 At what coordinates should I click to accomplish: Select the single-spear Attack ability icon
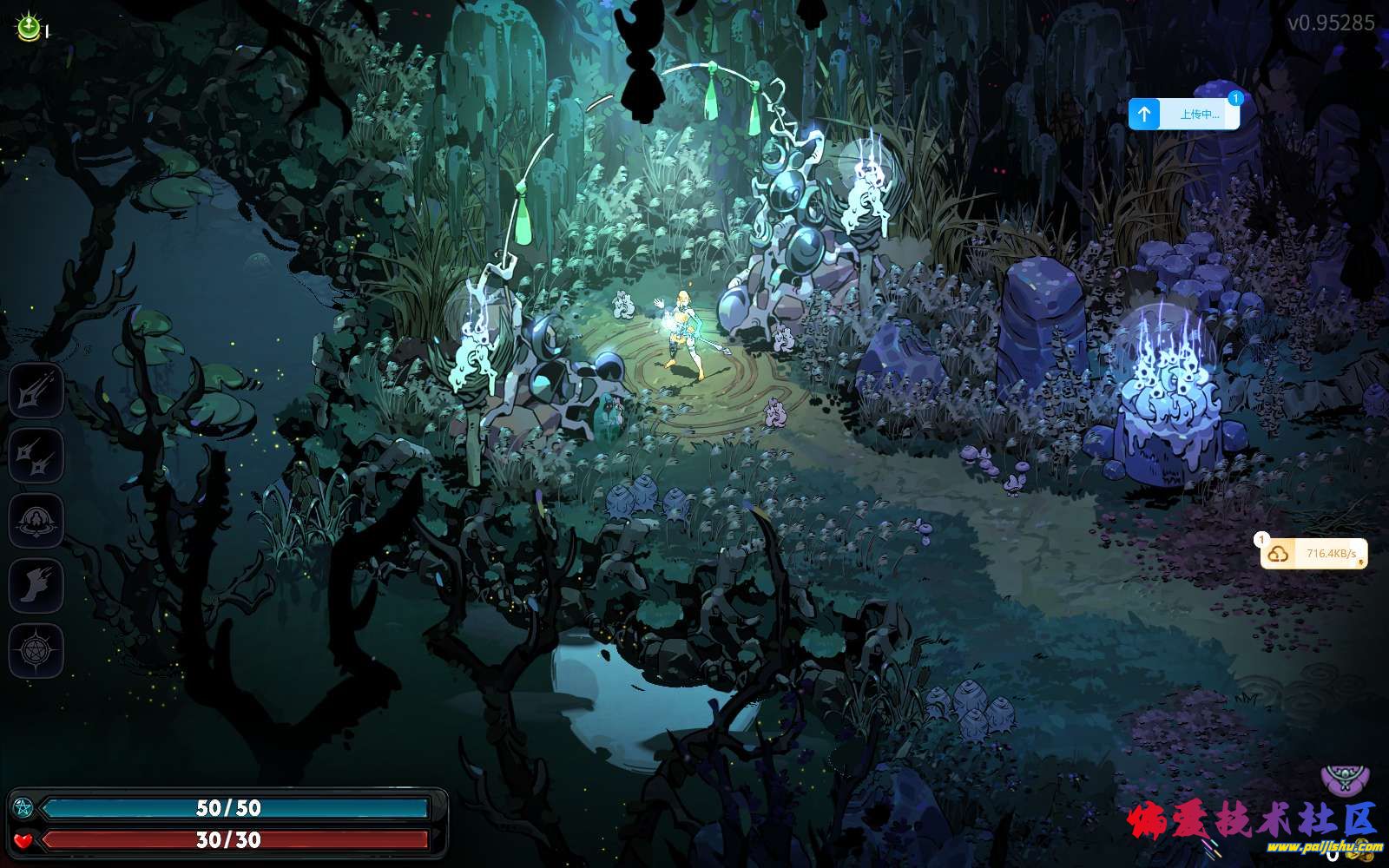click(x=36, y=391)
